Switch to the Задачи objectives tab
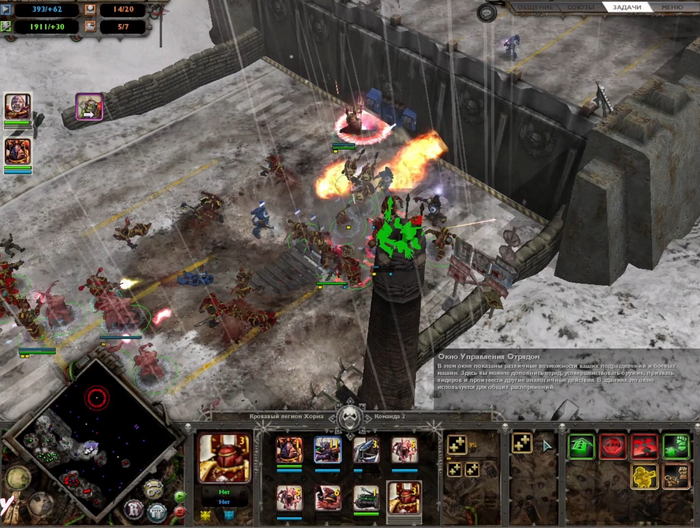 (x=627, y=7)
